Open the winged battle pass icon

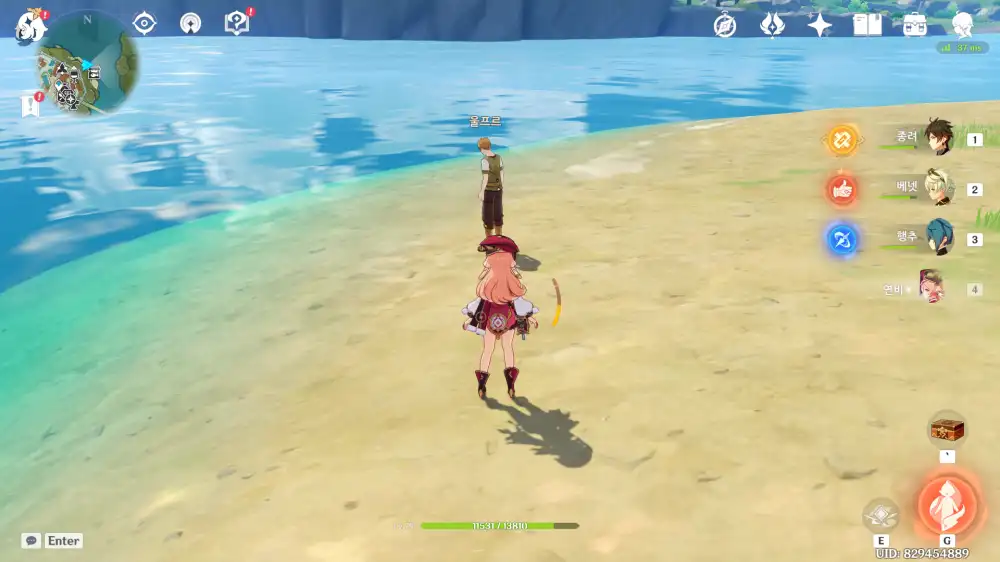[x=772, y=25]
